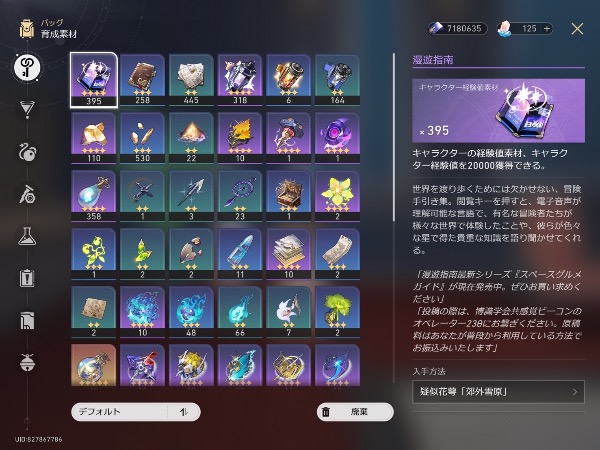Switch to the funnel-shaped light cone tab
This screenshot has height=450, width=600.
(x=27, y=108)
